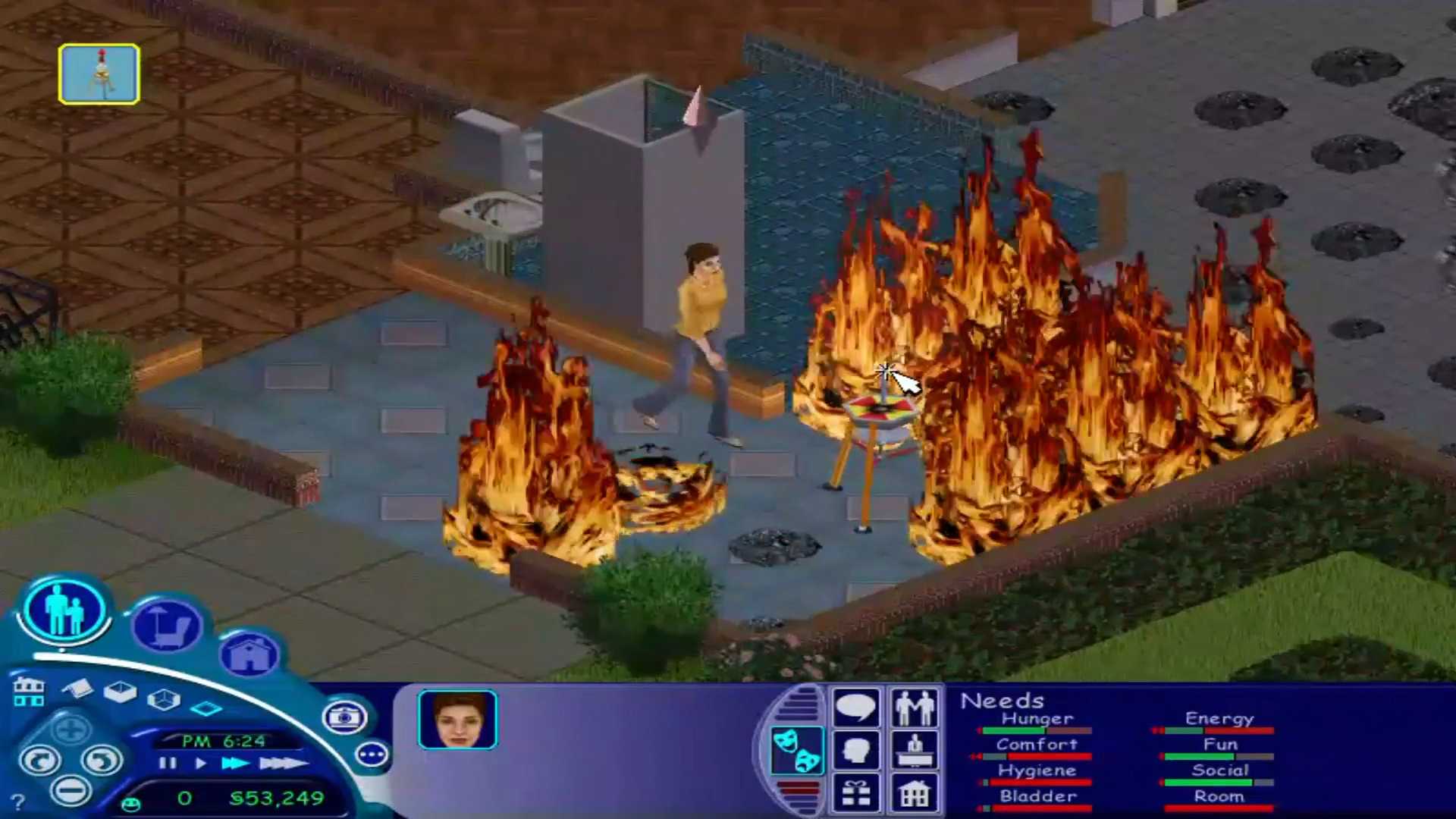Screen dimensions: 1456x819
Task: Open options via the ellipsis bubble icon
Action: pos(371,753)
